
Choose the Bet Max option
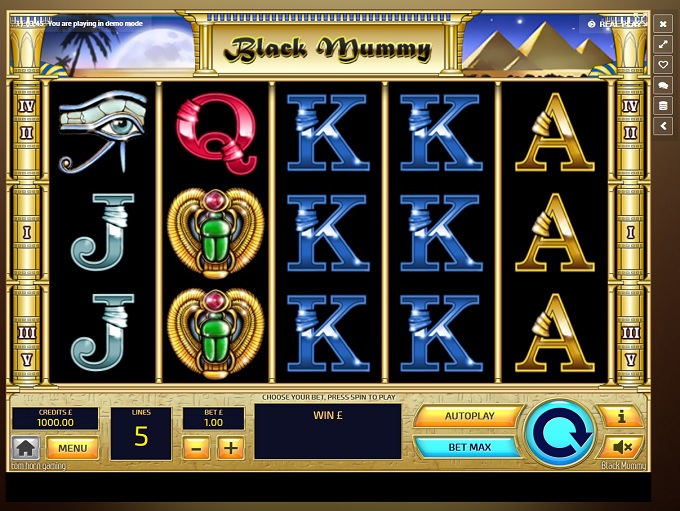pos(468,447)
